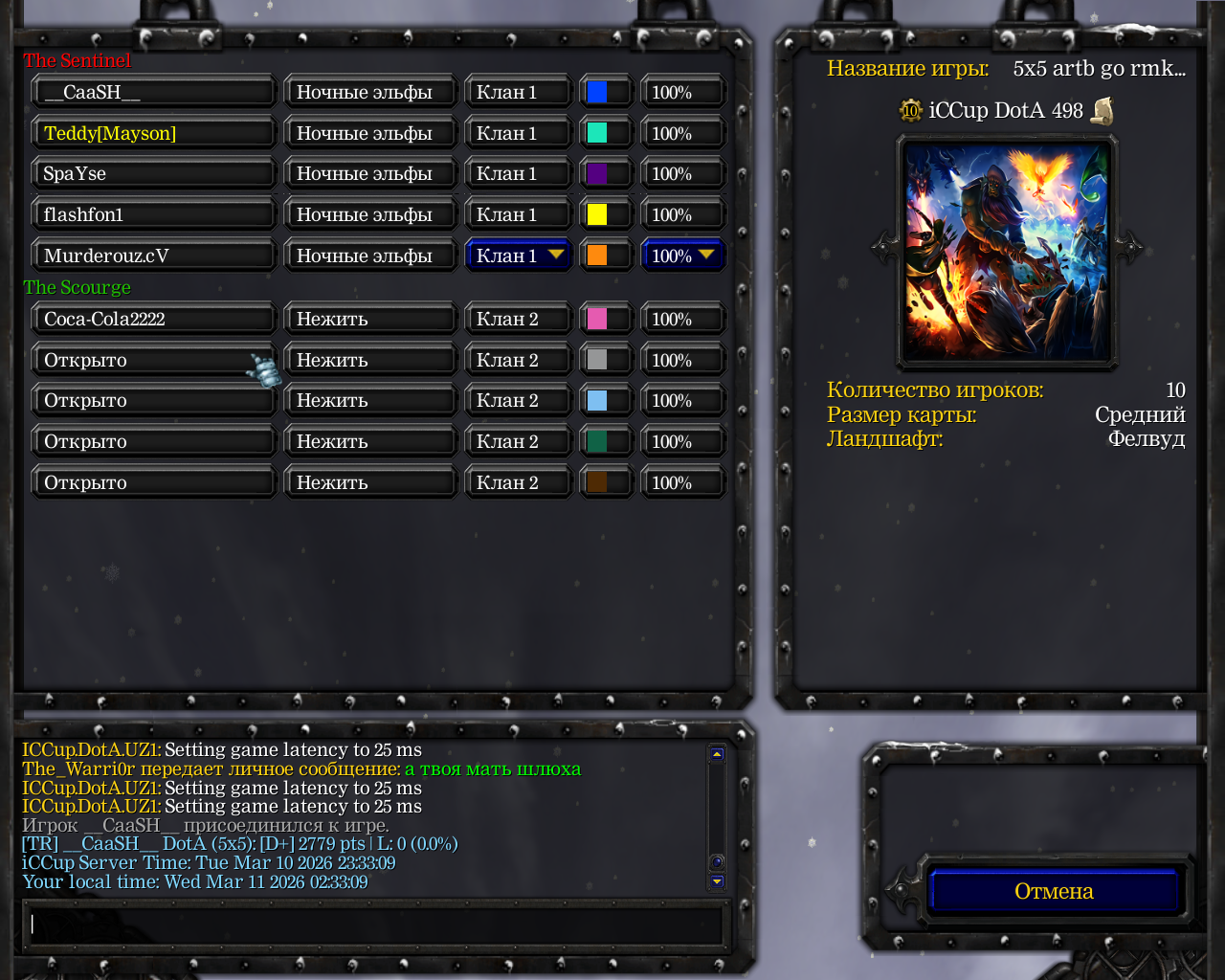Select the orange color swatch
Screen dimensions: 1225x980
(597, 256)
